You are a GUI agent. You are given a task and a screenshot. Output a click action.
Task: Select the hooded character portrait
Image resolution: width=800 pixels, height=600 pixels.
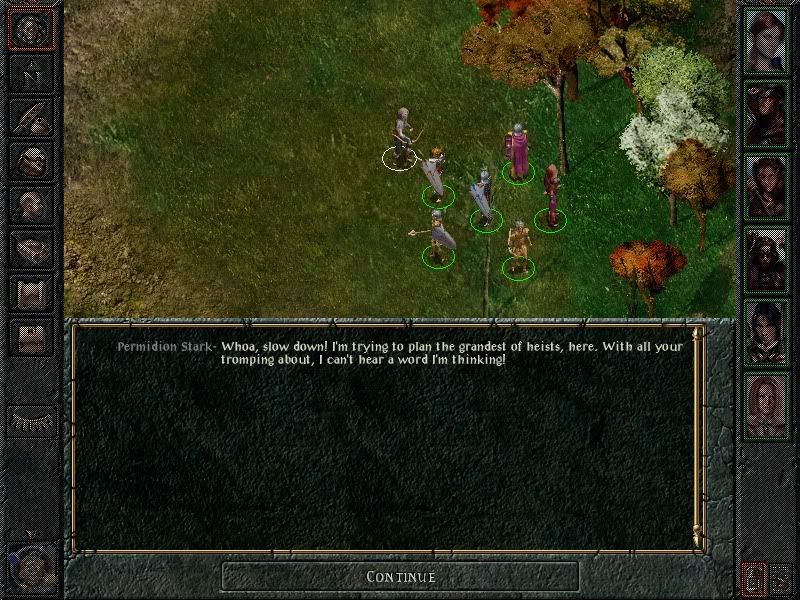[x=767, y=115]
